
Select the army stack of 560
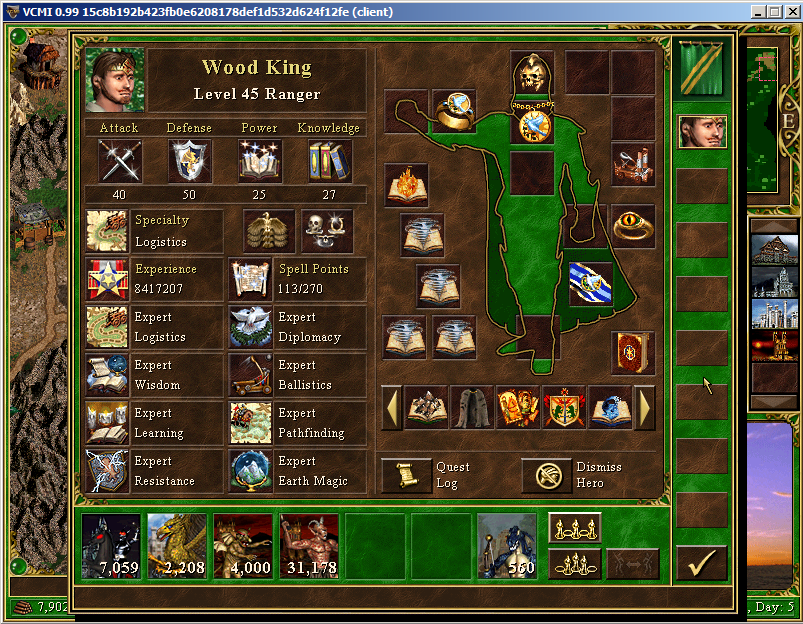pyautogui.click(x=507, y=546)
